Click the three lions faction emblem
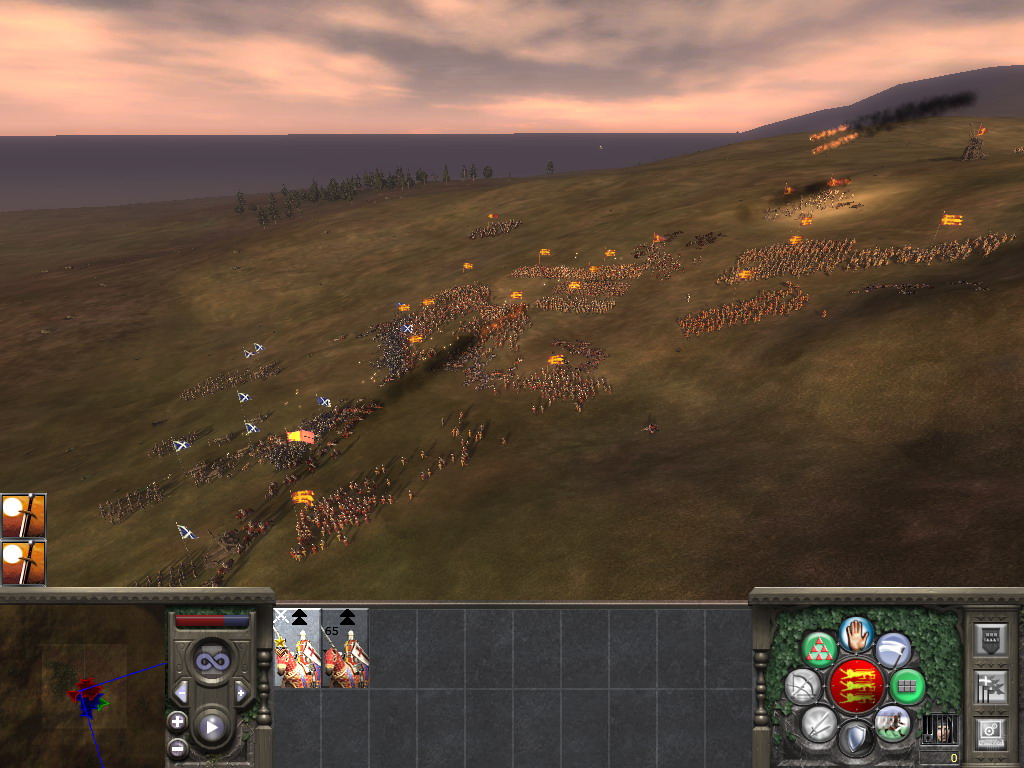Screen dimensions: 1024x768 coord(856,686)
